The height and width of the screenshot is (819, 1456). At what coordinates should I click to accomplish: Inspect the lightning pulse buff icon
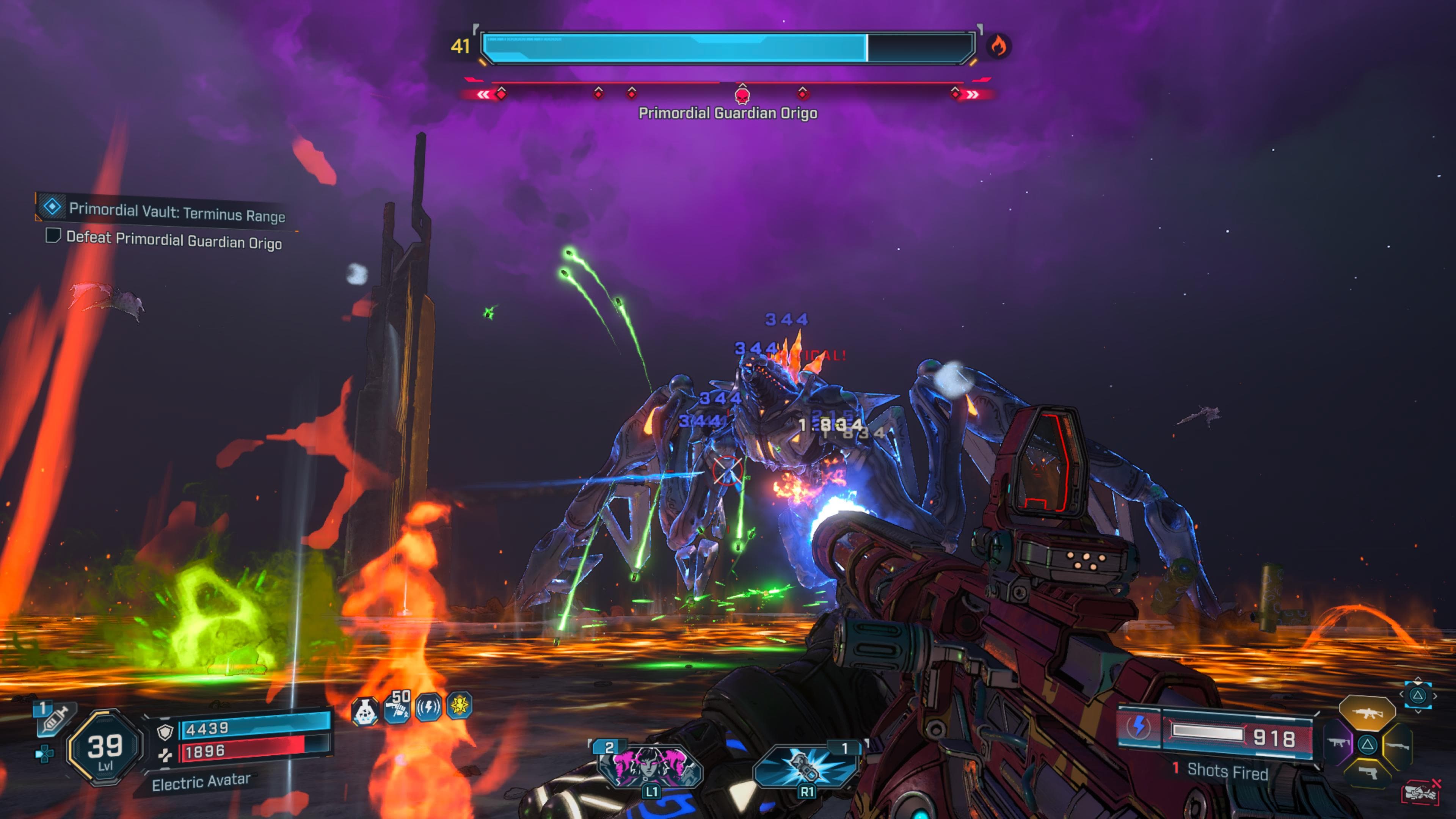428,707
